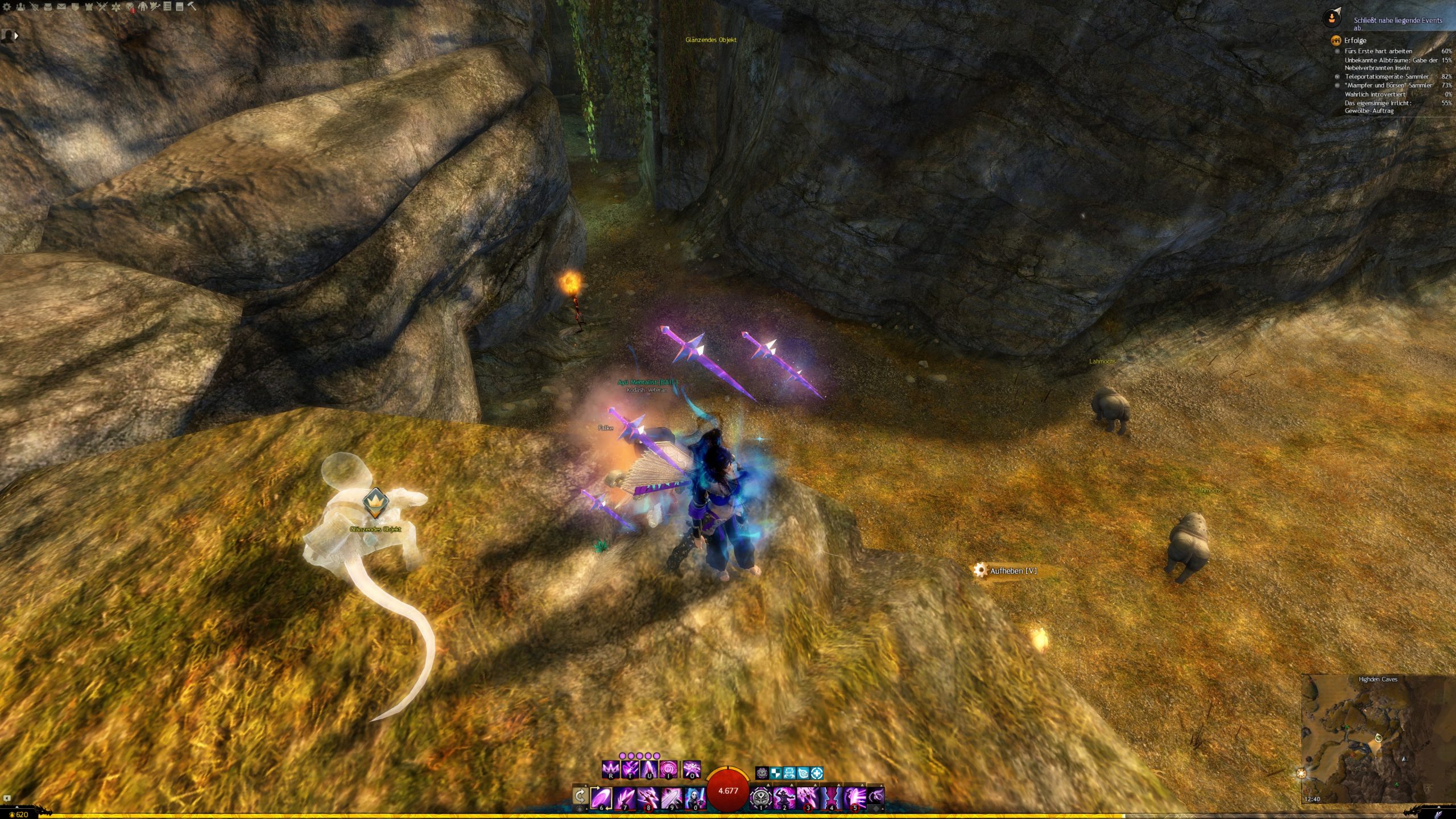Open the inventory bag icon
This screenshot has width=1456, height=819.
pyautogui.click(x=48, y=7)
